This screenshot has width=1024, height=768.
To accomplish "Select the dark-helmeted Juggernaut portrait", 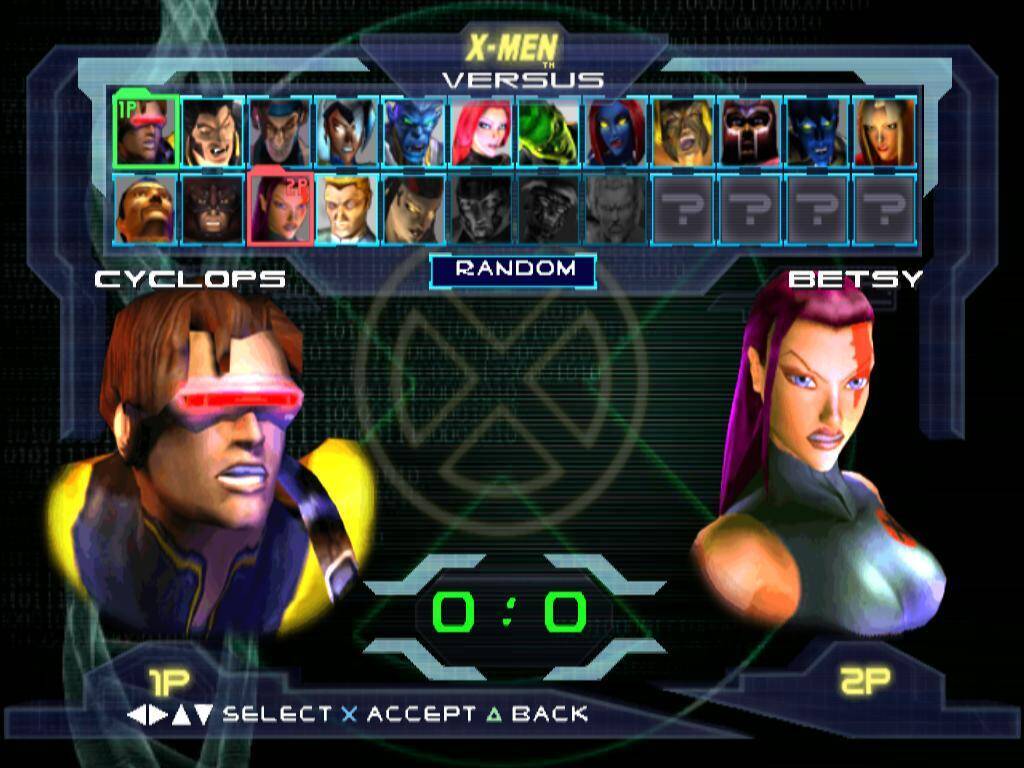I will click(212, 209).
